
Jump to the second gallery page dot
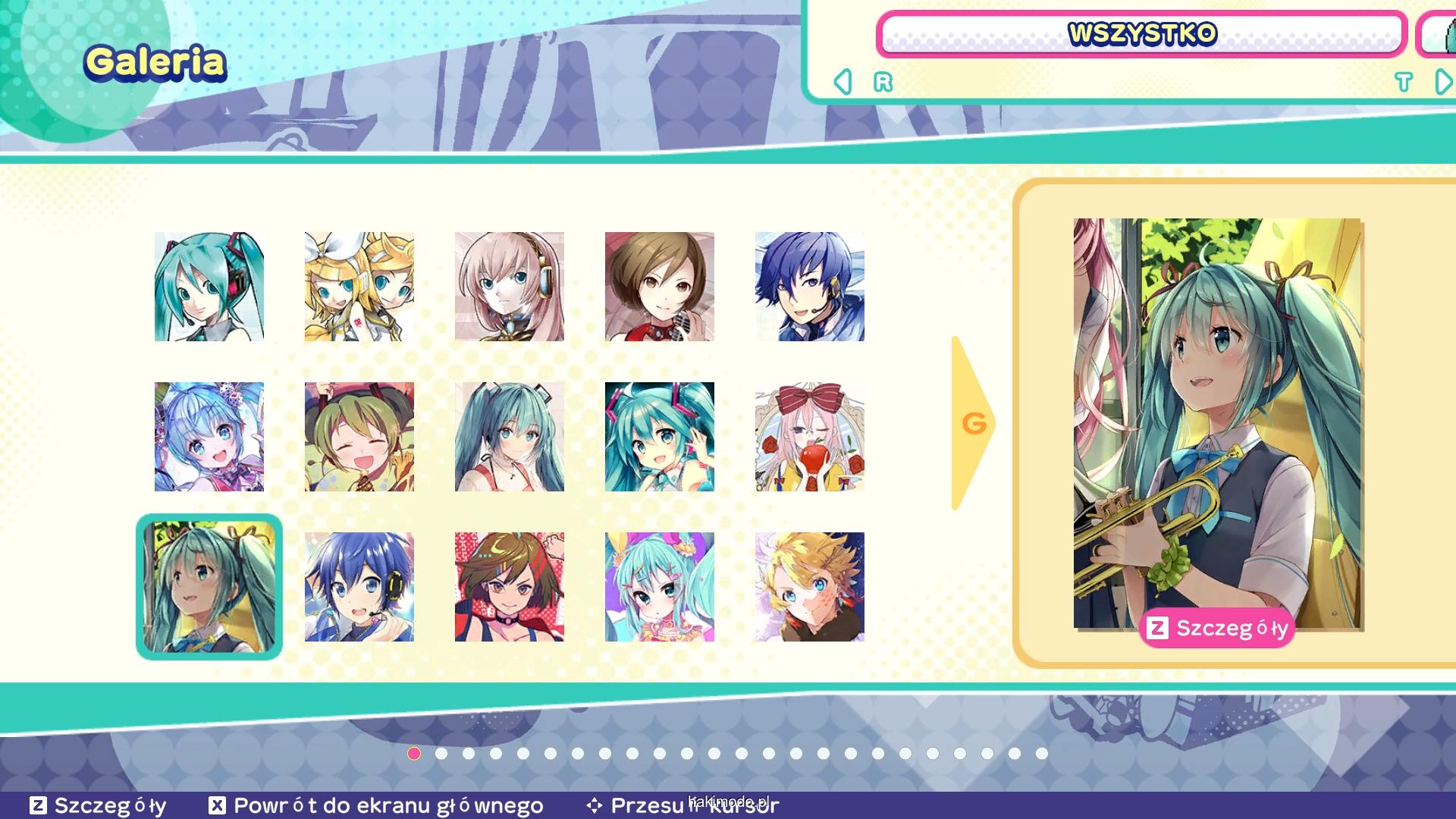click(441, 754)
